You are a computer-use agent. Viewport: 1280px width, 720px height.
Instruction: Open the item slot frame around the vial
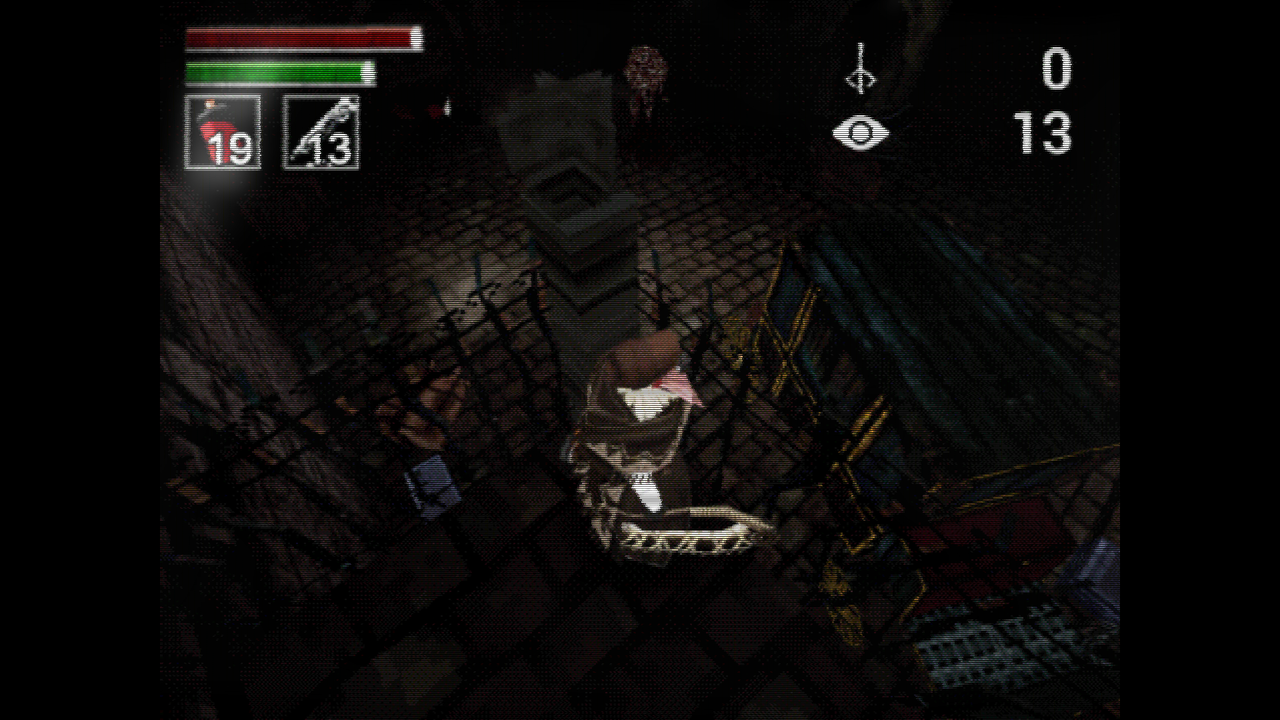pyautogui.click(x=222, y=130)
